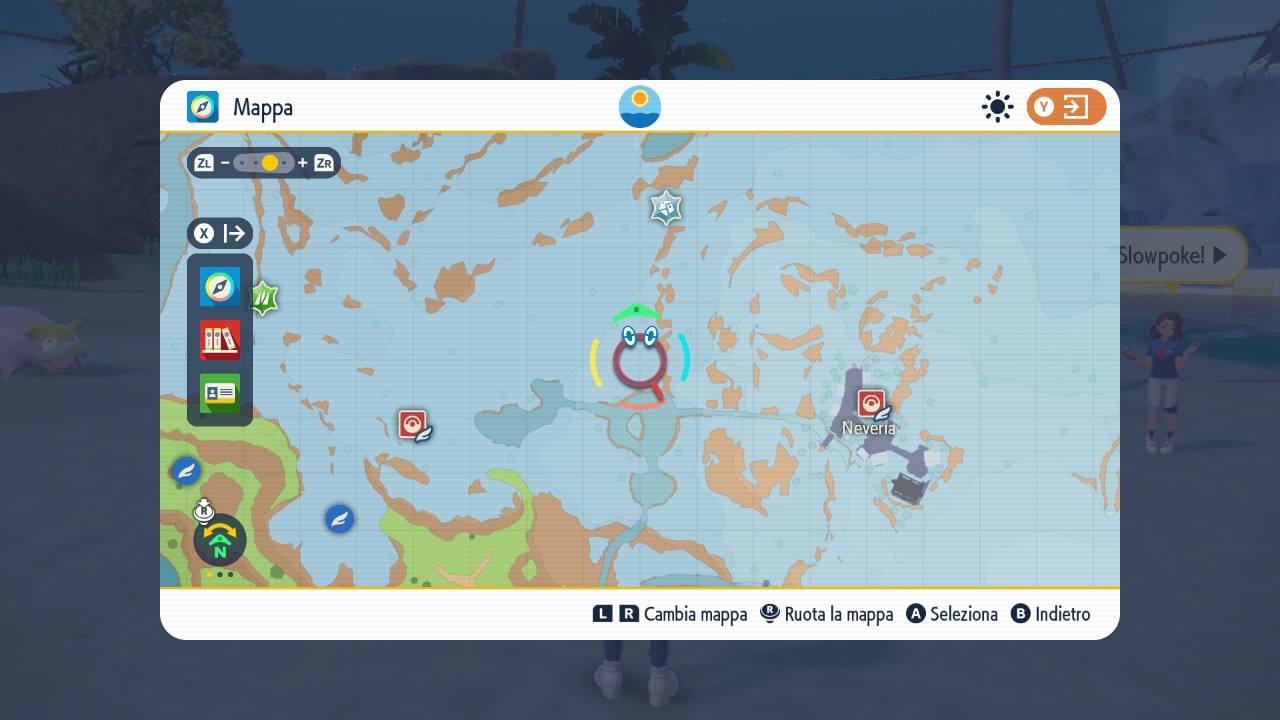
Task: Toggle map rotation with the compass rose
Action: [218, 540]
